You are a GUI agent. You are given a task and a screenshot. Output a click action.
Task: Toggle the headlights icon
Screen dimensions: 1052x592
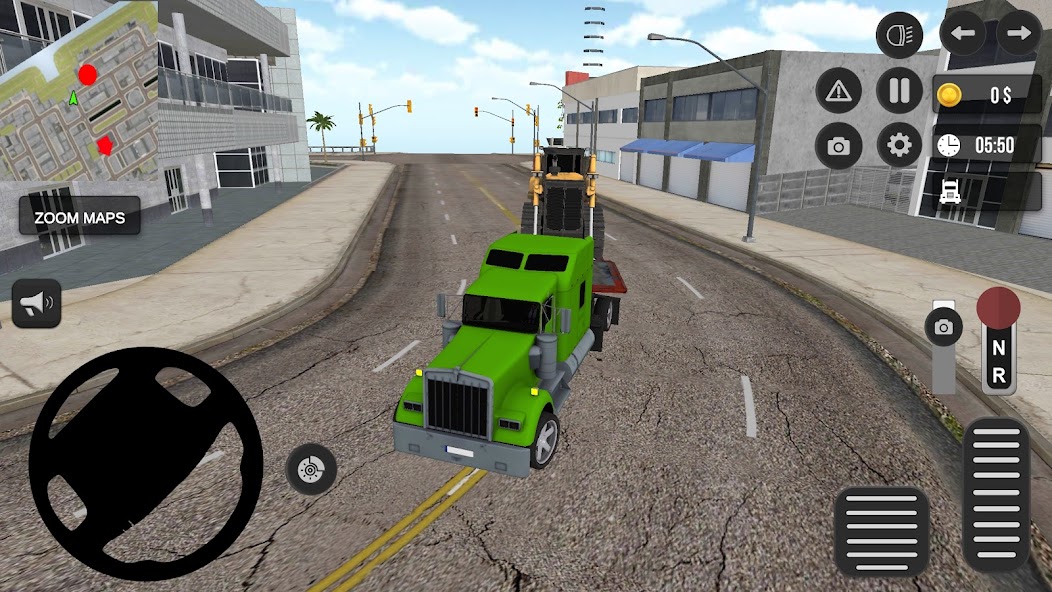[x=899, y=36]
